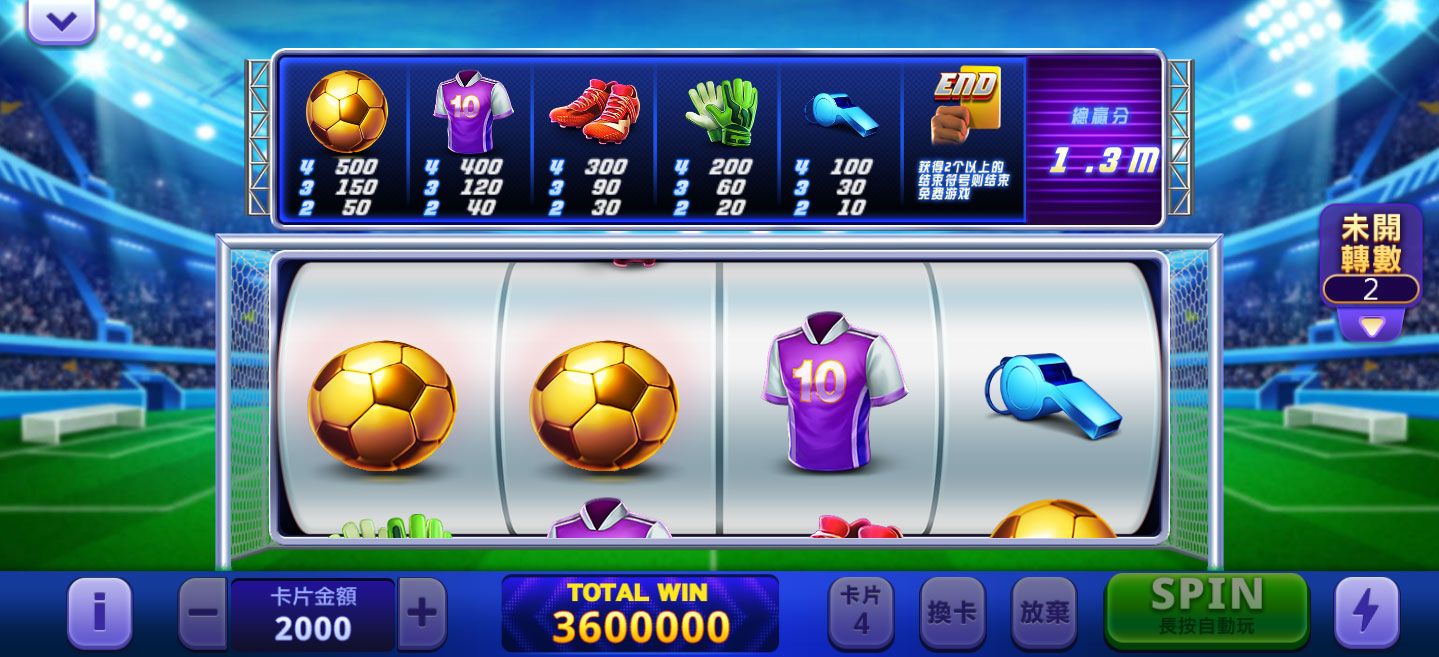This screenshot has height=657, width=1439.
Task: Choose the 換卡 change card button
Action: coord(952,612)
